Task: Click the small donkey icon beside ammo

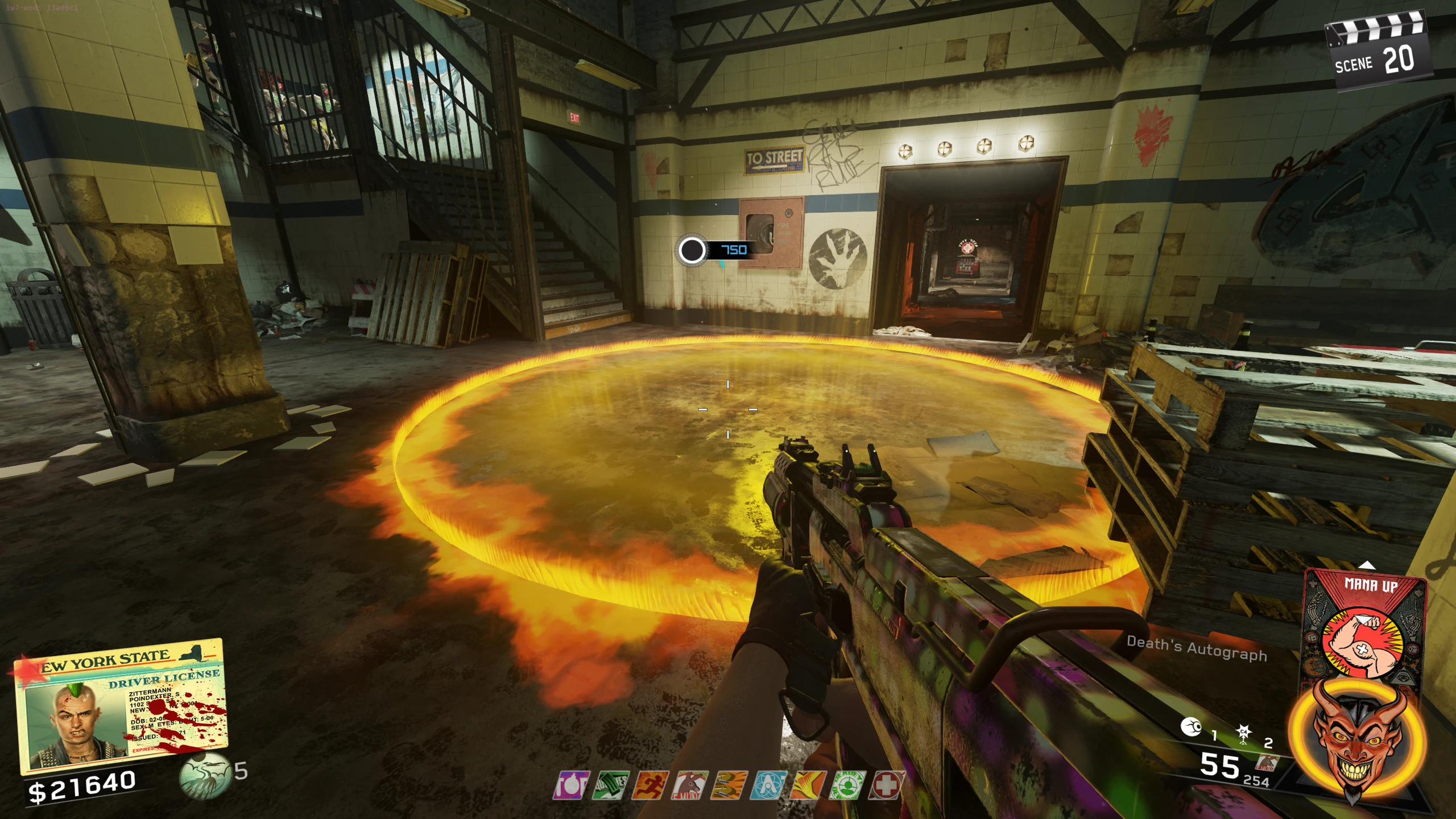Action: (x=1268, y=761)
